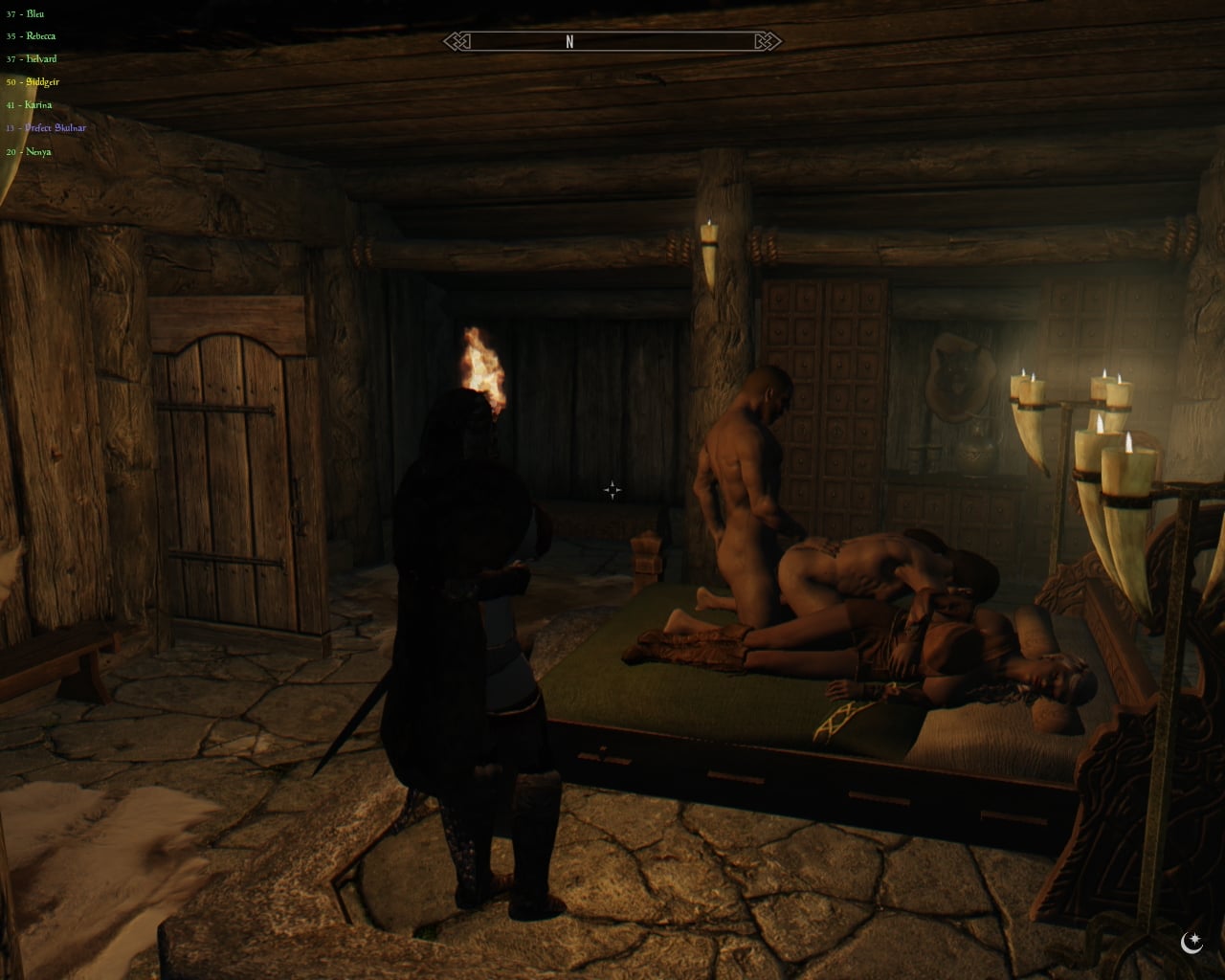Click the crescent moon and star icon
Screen dimensions: 1225x980
1192,944
